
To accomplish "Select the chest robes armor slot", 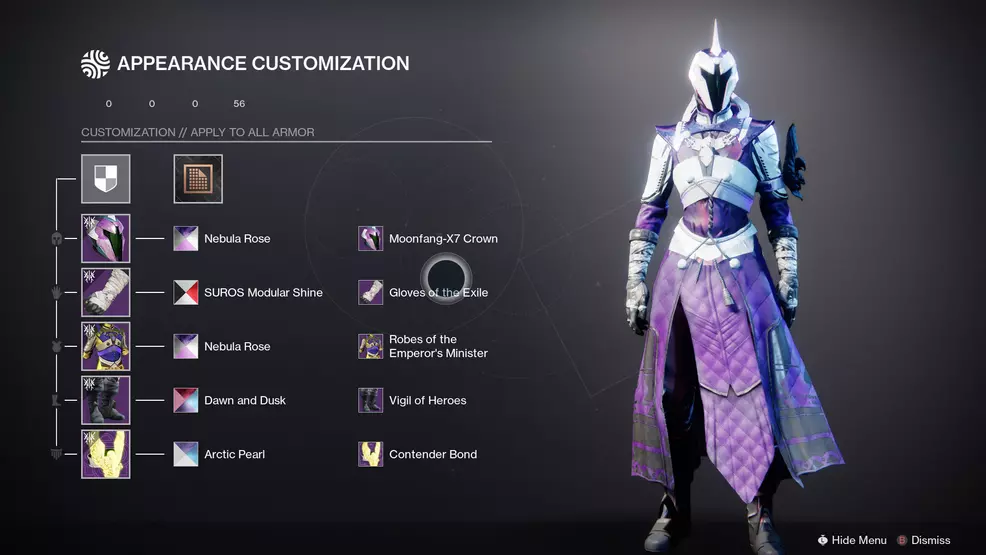I will point(105,347).
